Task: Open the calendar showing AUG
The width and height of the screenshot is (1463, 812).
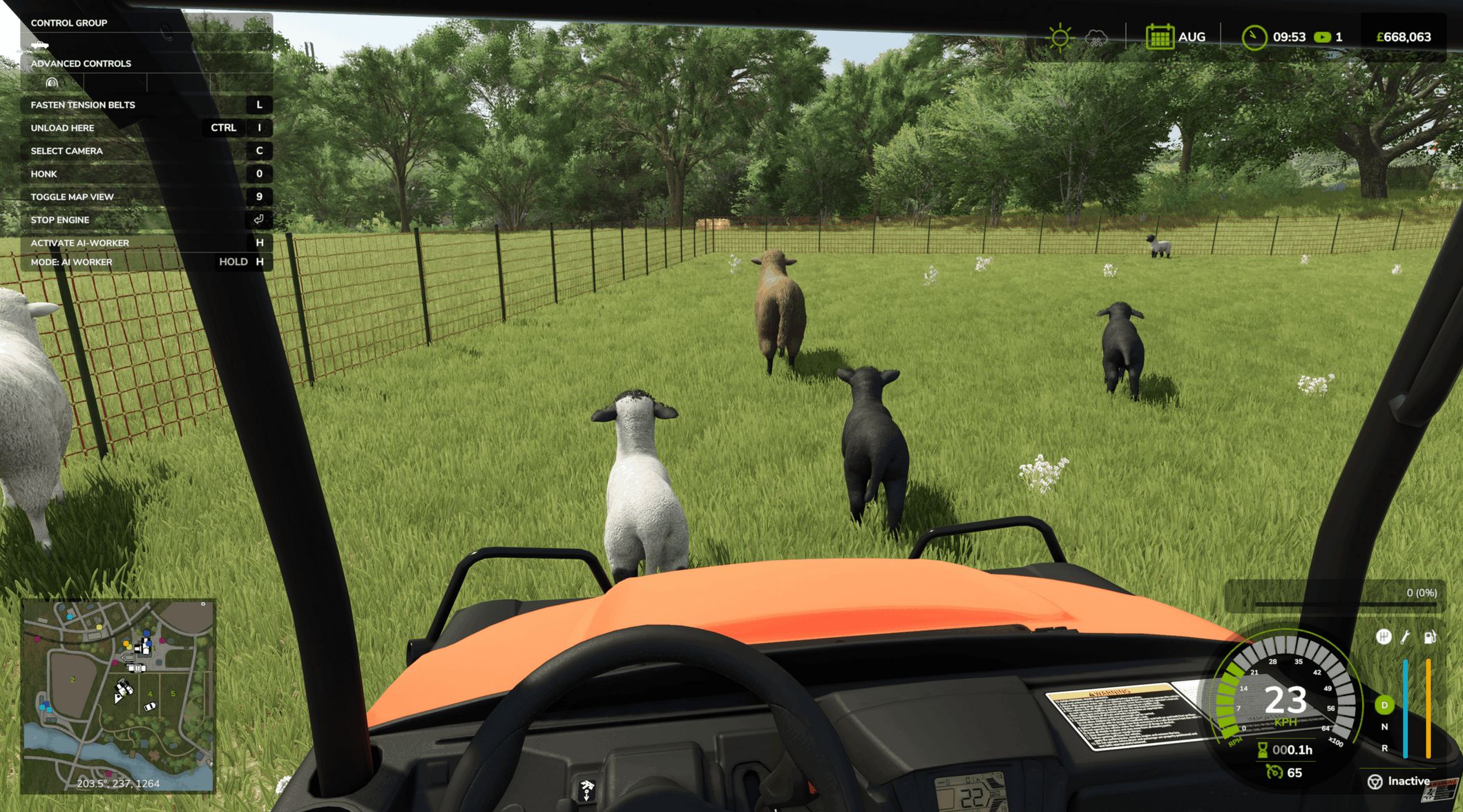Action: tap(1160, 37)
